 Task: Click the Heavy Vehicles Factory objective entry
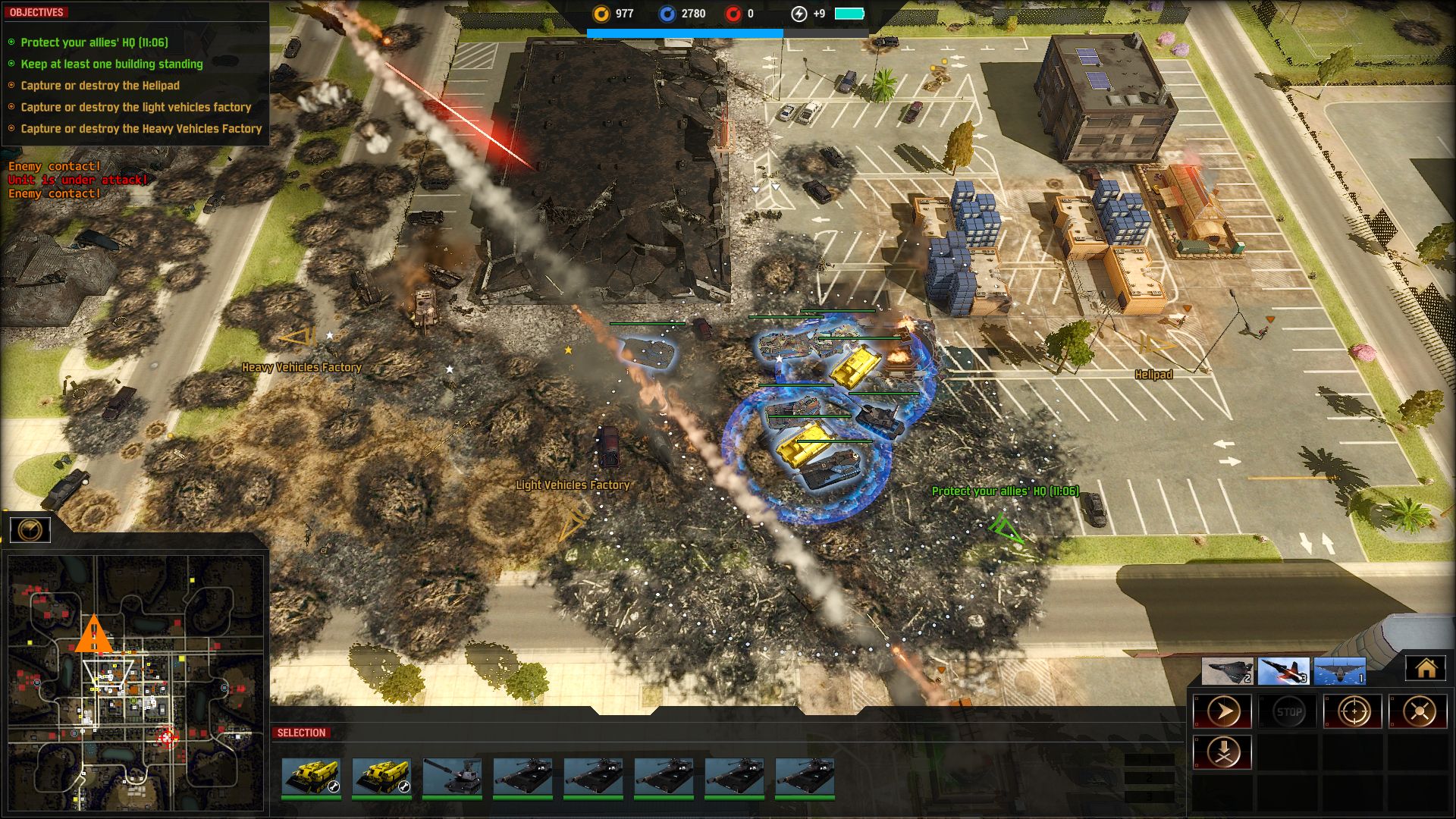(141, 129)
